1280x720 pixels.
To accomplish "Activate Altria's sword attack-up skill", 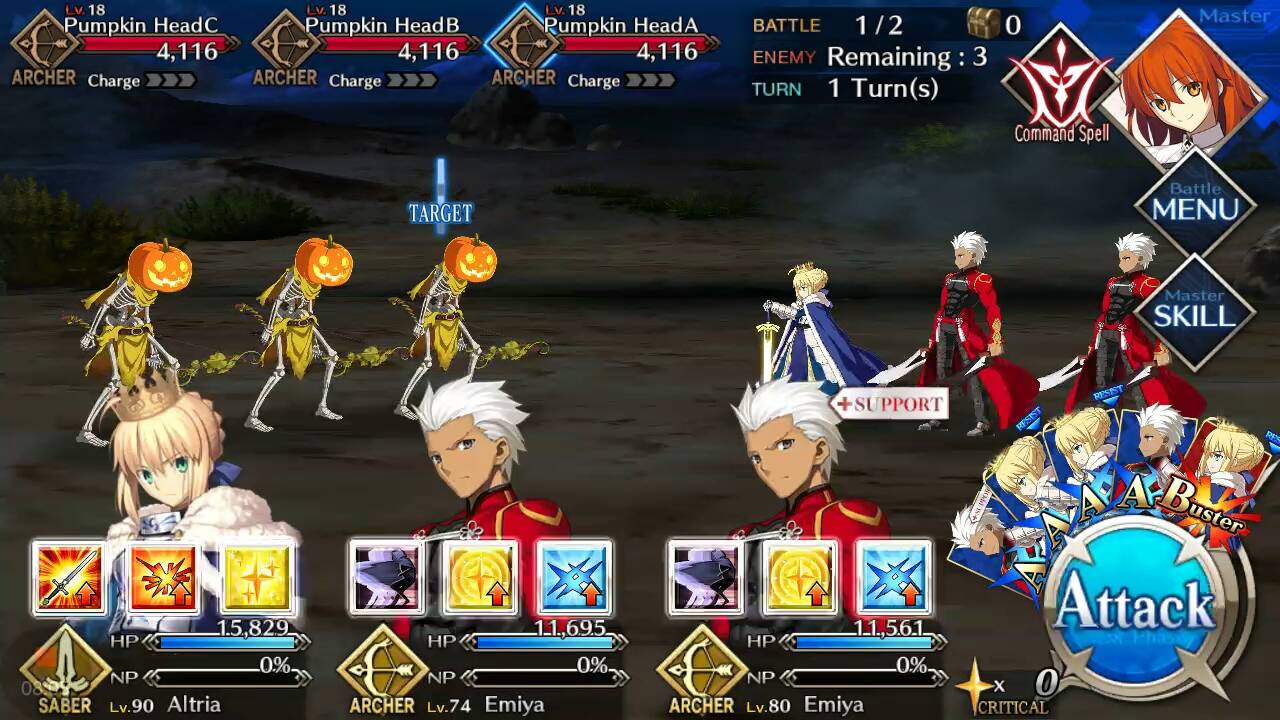I will 68,577.
